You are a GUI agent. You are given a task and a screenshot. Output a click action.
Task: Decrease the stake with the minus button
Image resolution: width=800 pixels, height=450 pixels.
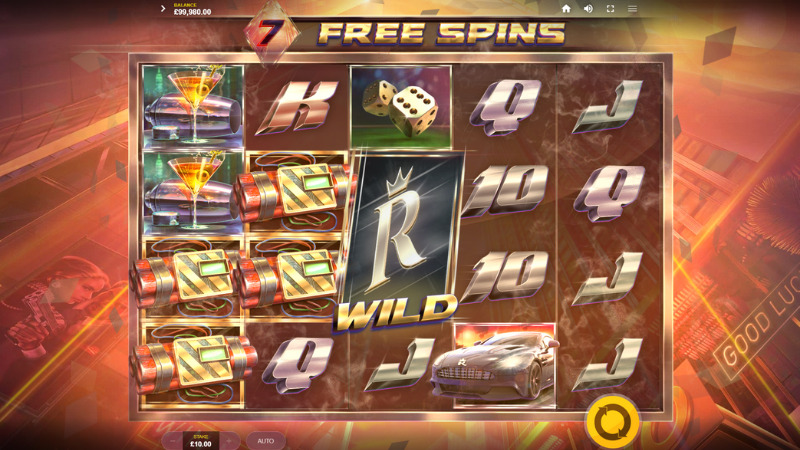173,440
